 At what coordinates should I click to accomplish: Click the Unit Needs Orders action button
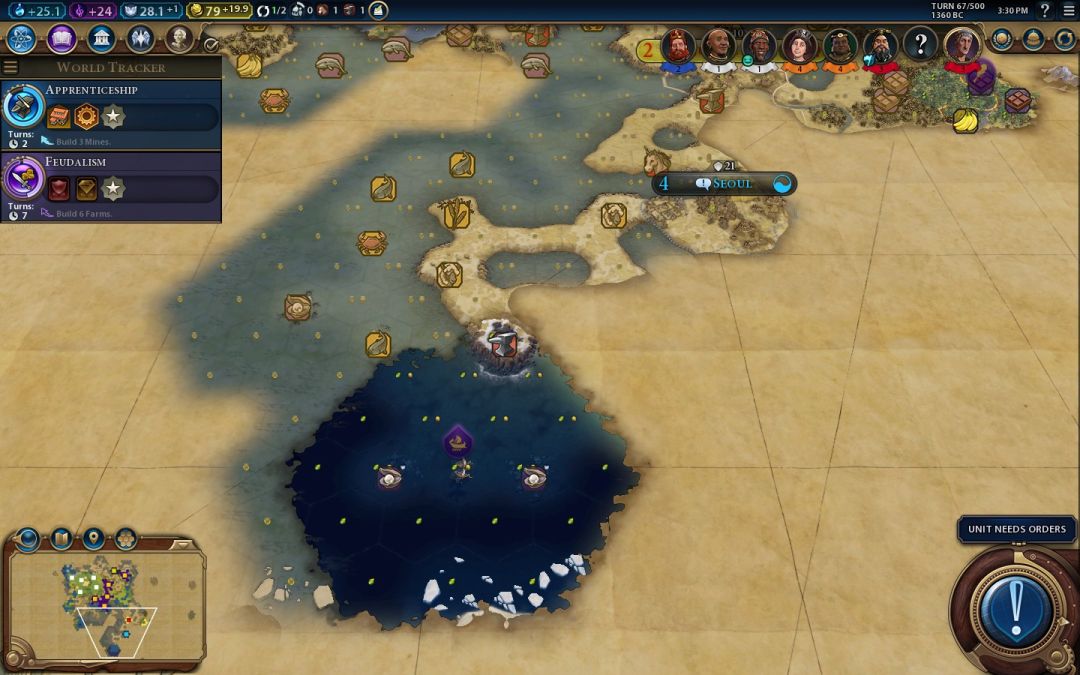[1017, 607]
